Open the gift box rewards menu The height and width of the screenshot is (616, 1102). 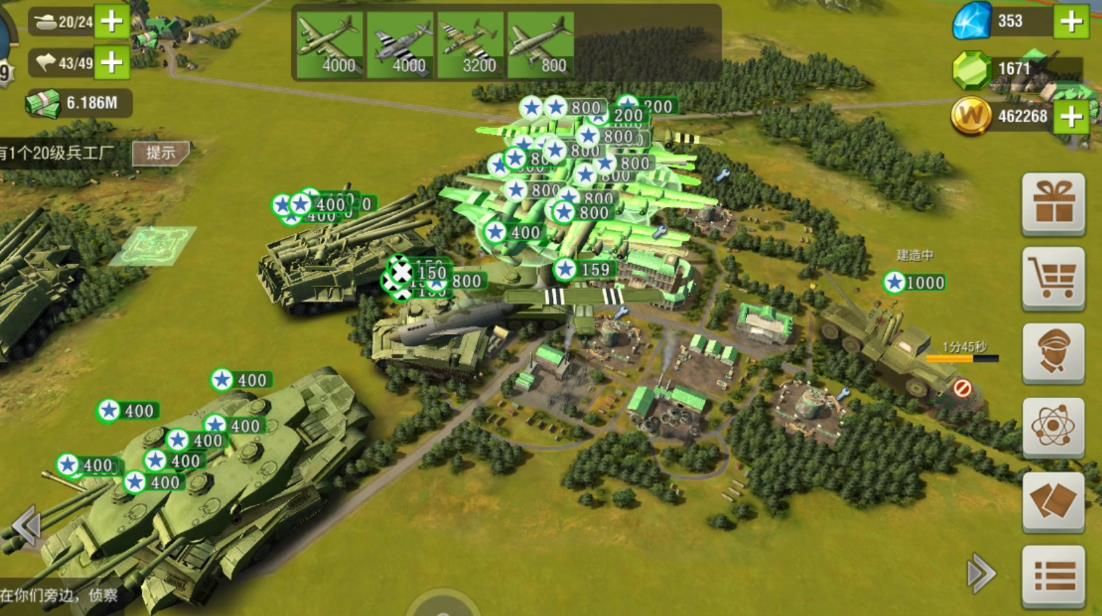pos(1053,204)
